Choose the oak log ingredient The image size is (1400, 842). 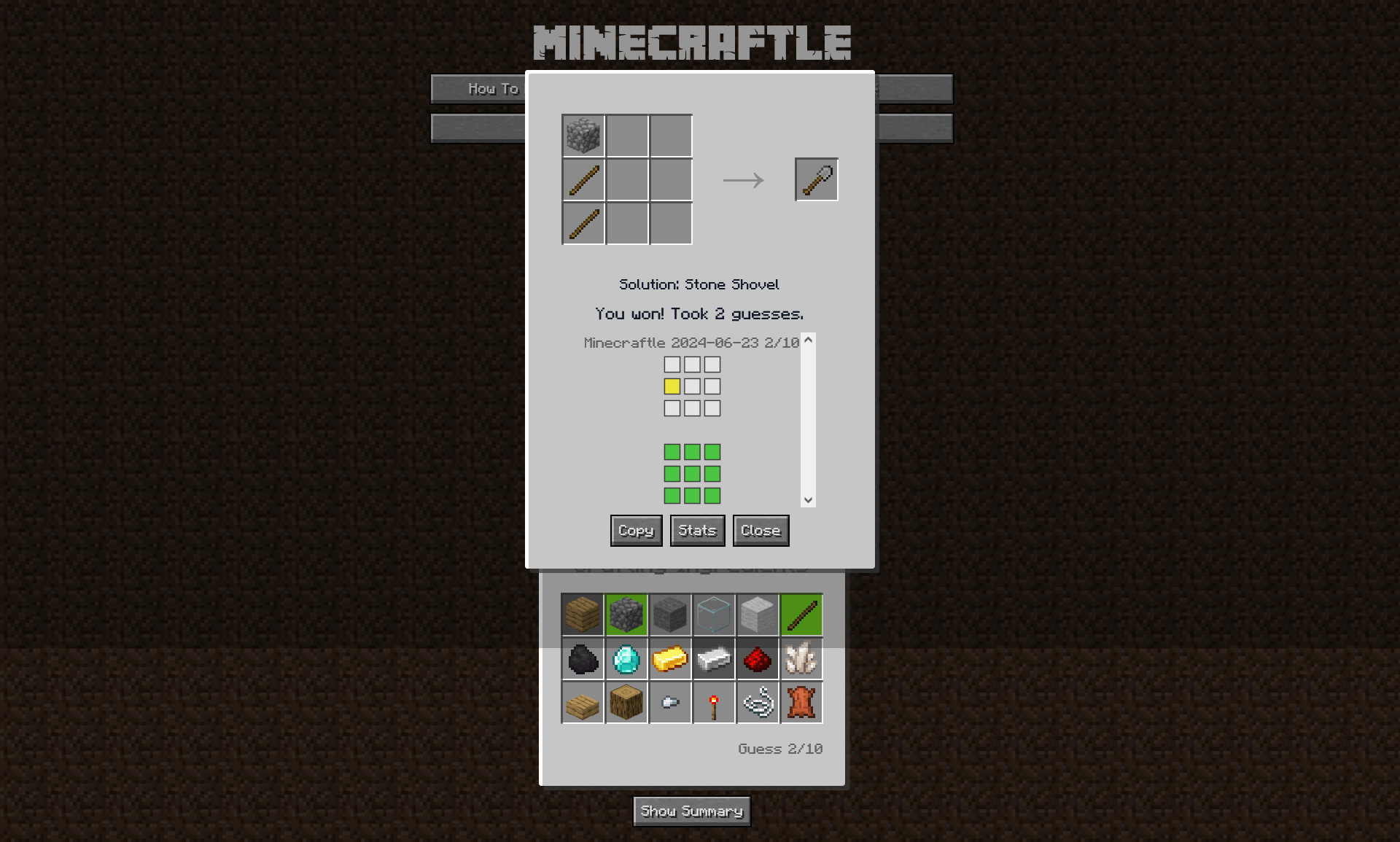point(626,702)
